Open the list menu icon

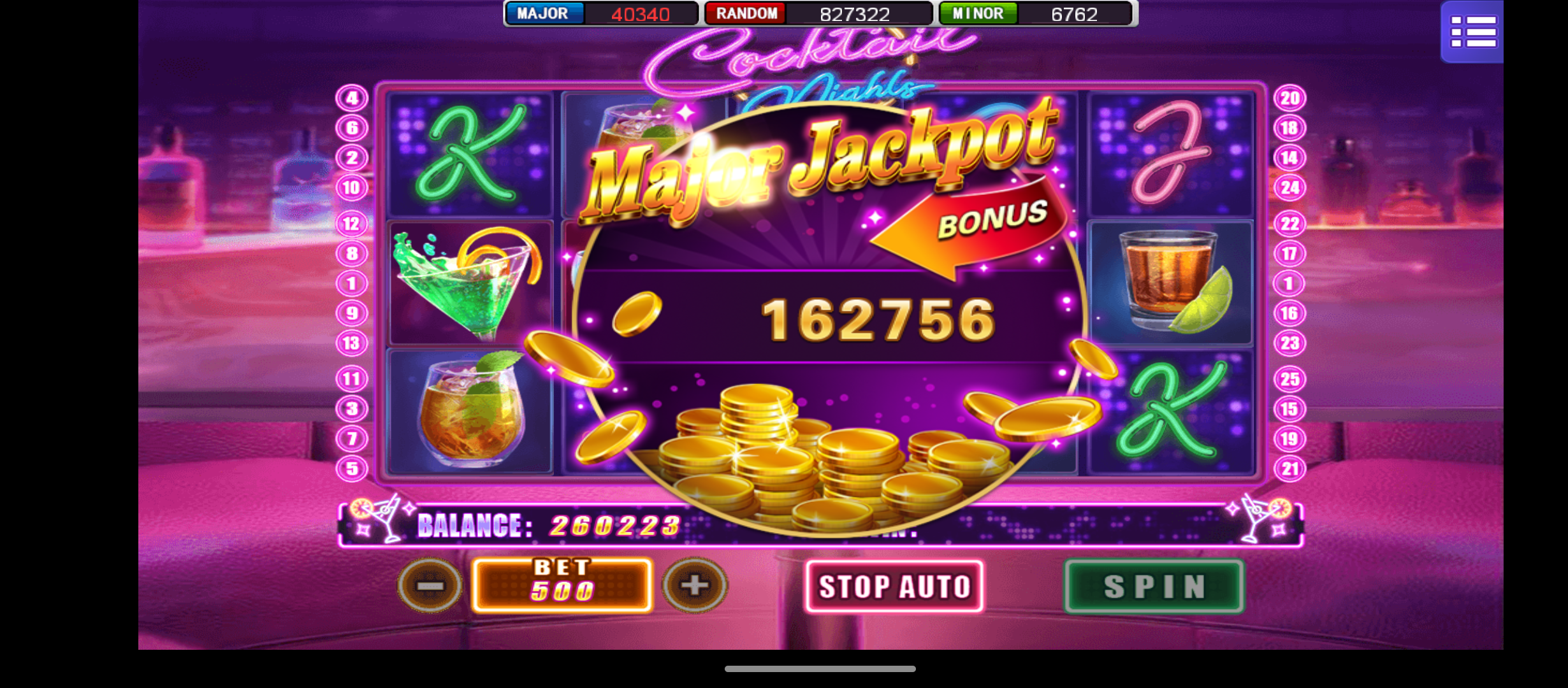1472,32
